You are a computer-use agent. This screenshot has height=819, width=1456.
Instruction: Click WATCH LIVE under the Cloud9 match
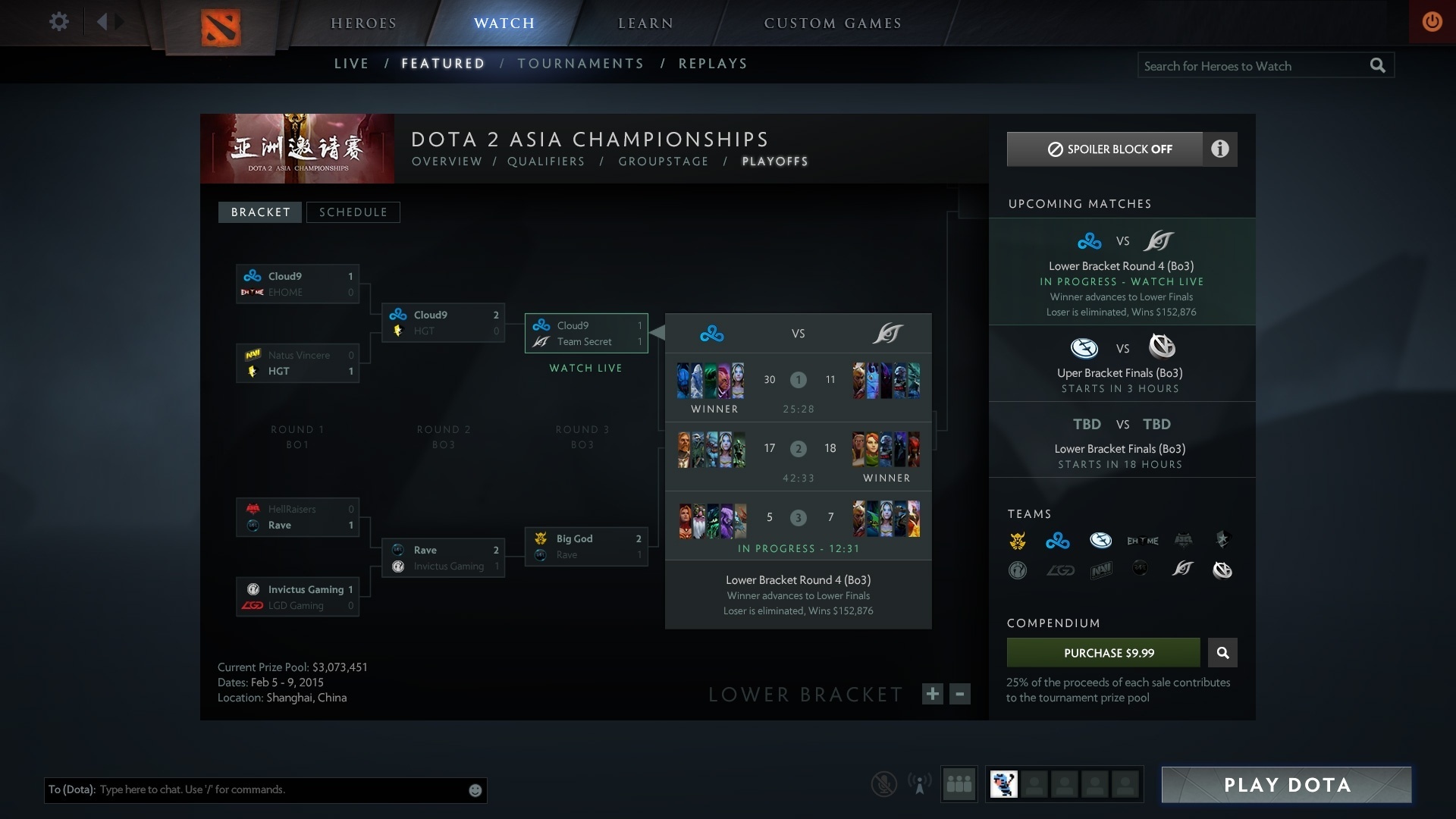point(585,368)
